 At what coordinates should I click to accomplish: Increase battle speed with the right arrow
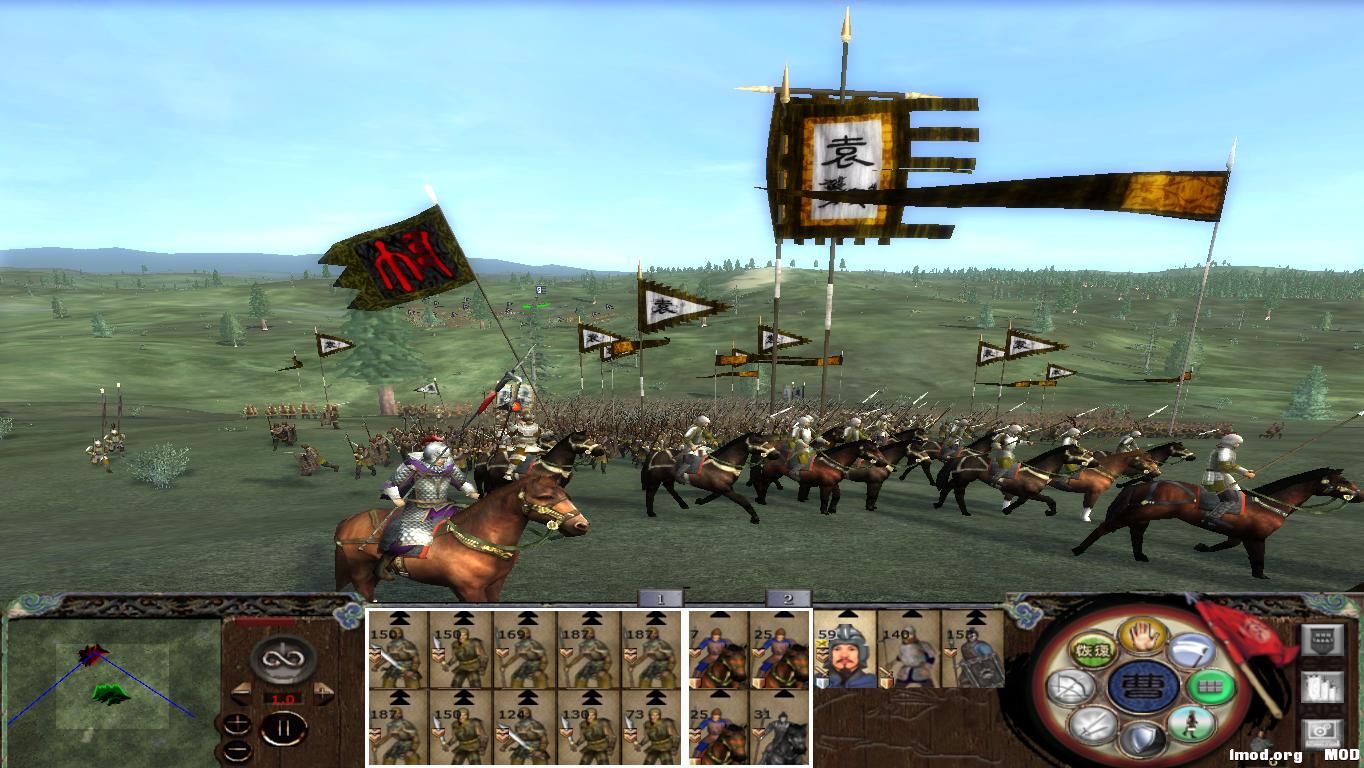pyautogui.click(x=323, y=691)
